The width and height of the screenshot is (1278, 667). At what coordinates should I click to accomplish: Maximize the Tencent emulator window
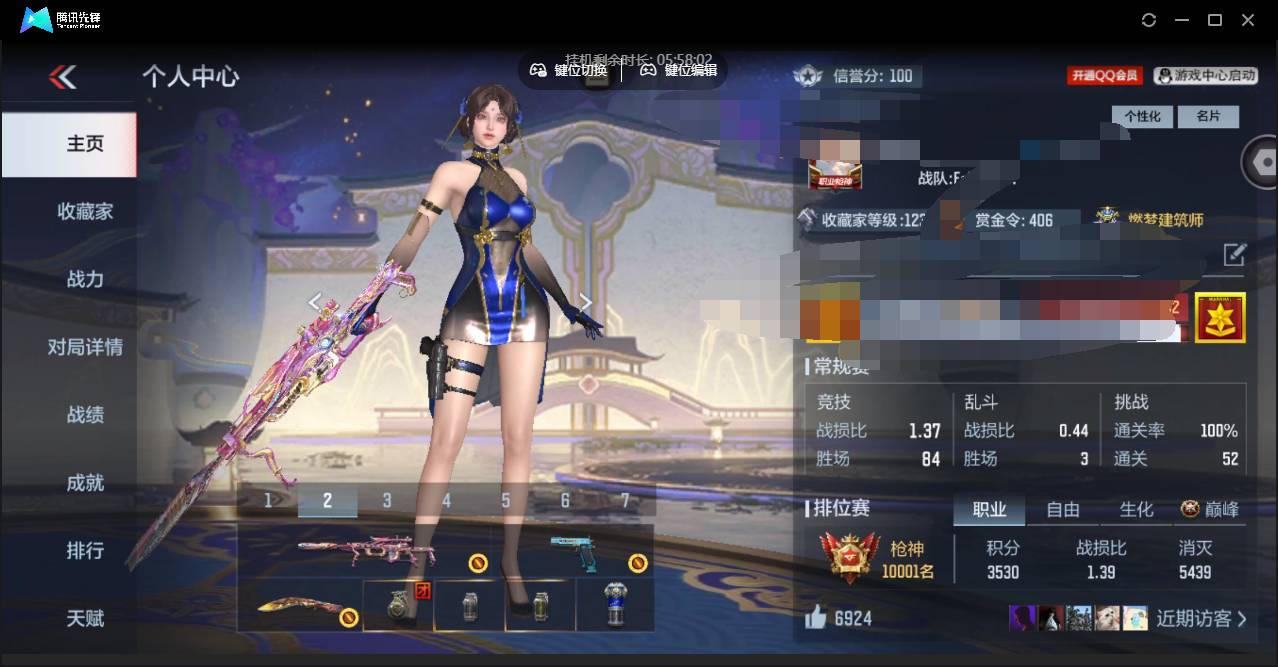coord(1215,20)
